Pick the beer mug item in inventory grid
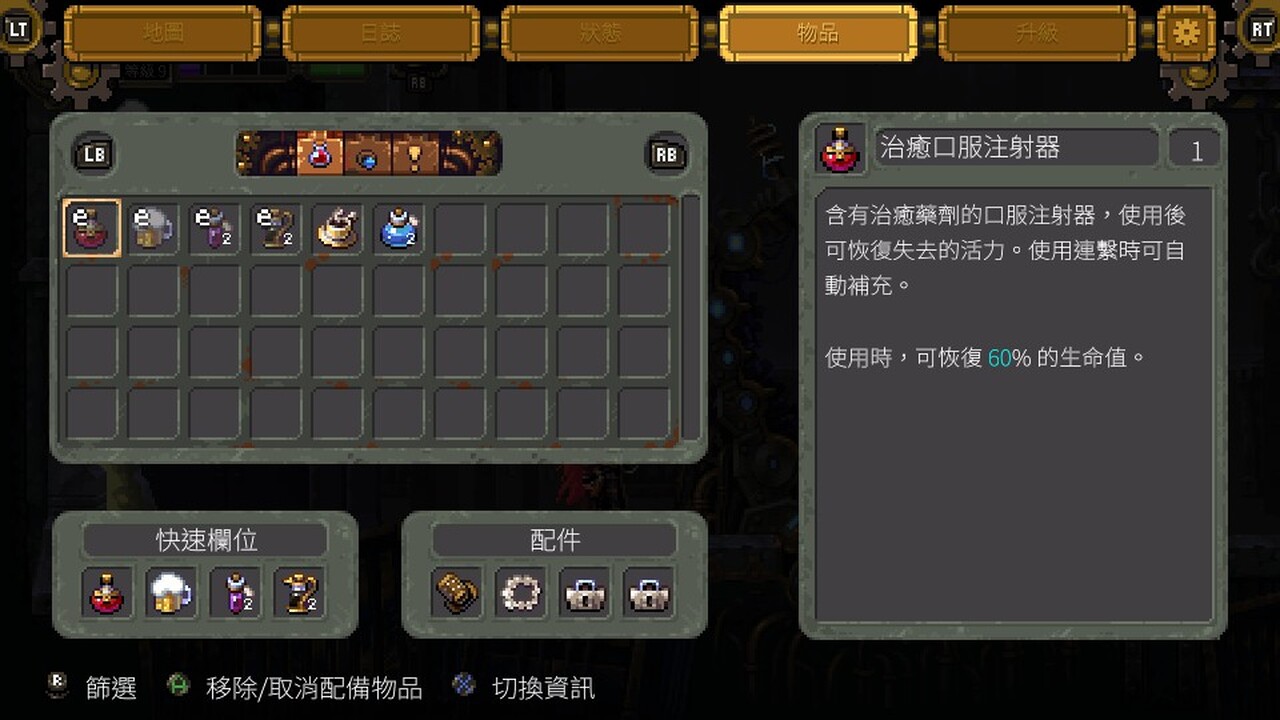The width and height of the screenshot is (1280, 720). pos(153,228)
